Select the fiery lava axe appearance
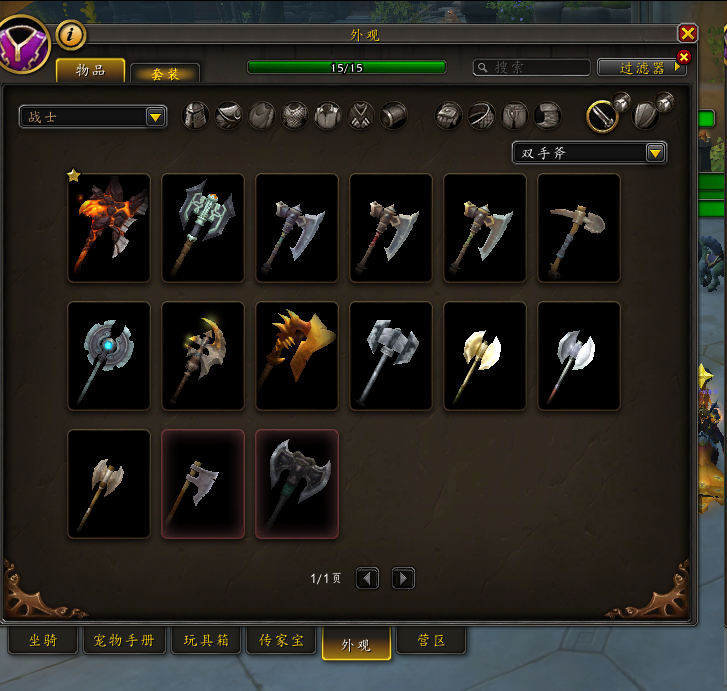Image resolution: width=727 pixels, height=691 pixels. coord(109,228)
